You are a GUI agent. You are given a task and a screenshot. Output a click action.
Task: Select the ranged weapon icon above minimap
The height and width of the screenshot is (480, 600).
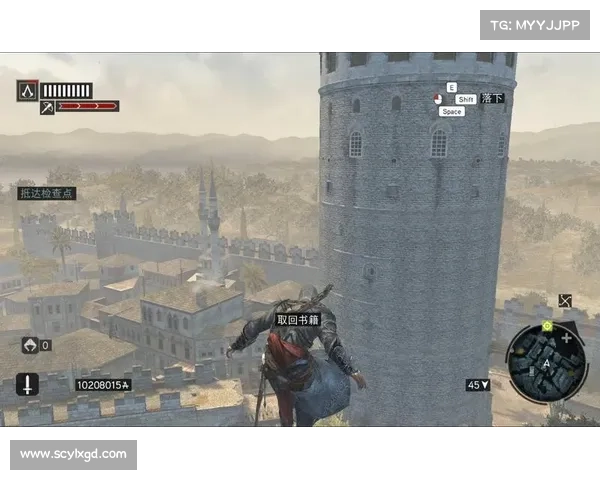pyautogui.click(x=566, y=300)
